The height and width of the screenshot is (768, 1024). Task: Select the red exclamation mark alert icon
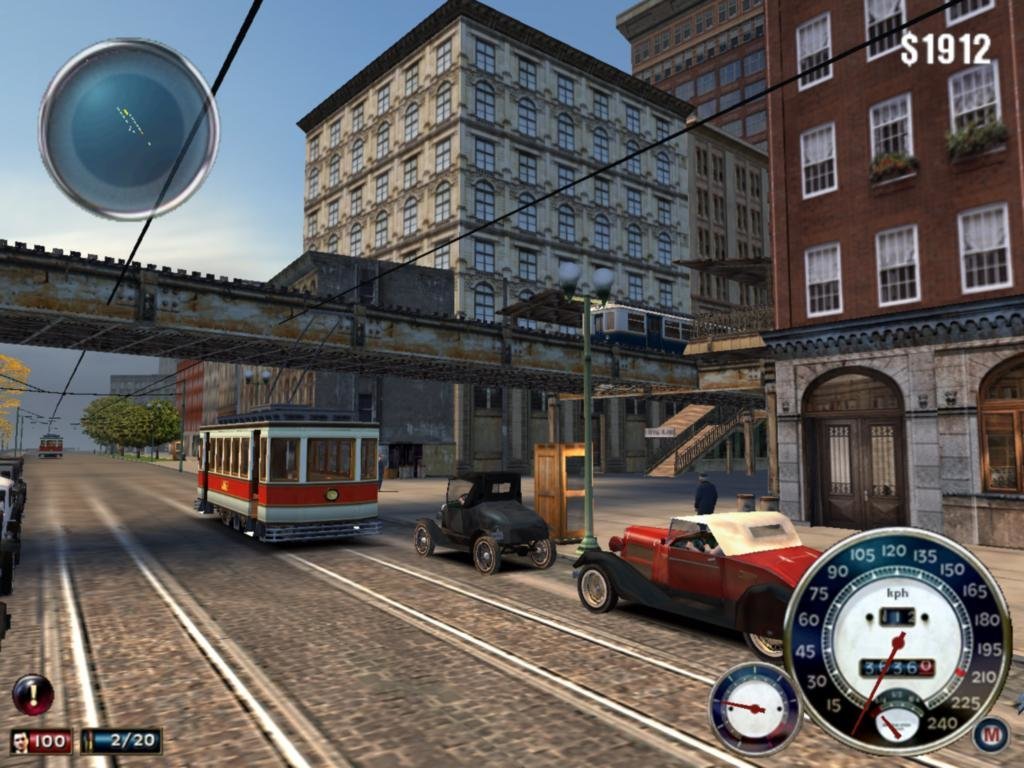pyautogui.click(x=33, y=694)
